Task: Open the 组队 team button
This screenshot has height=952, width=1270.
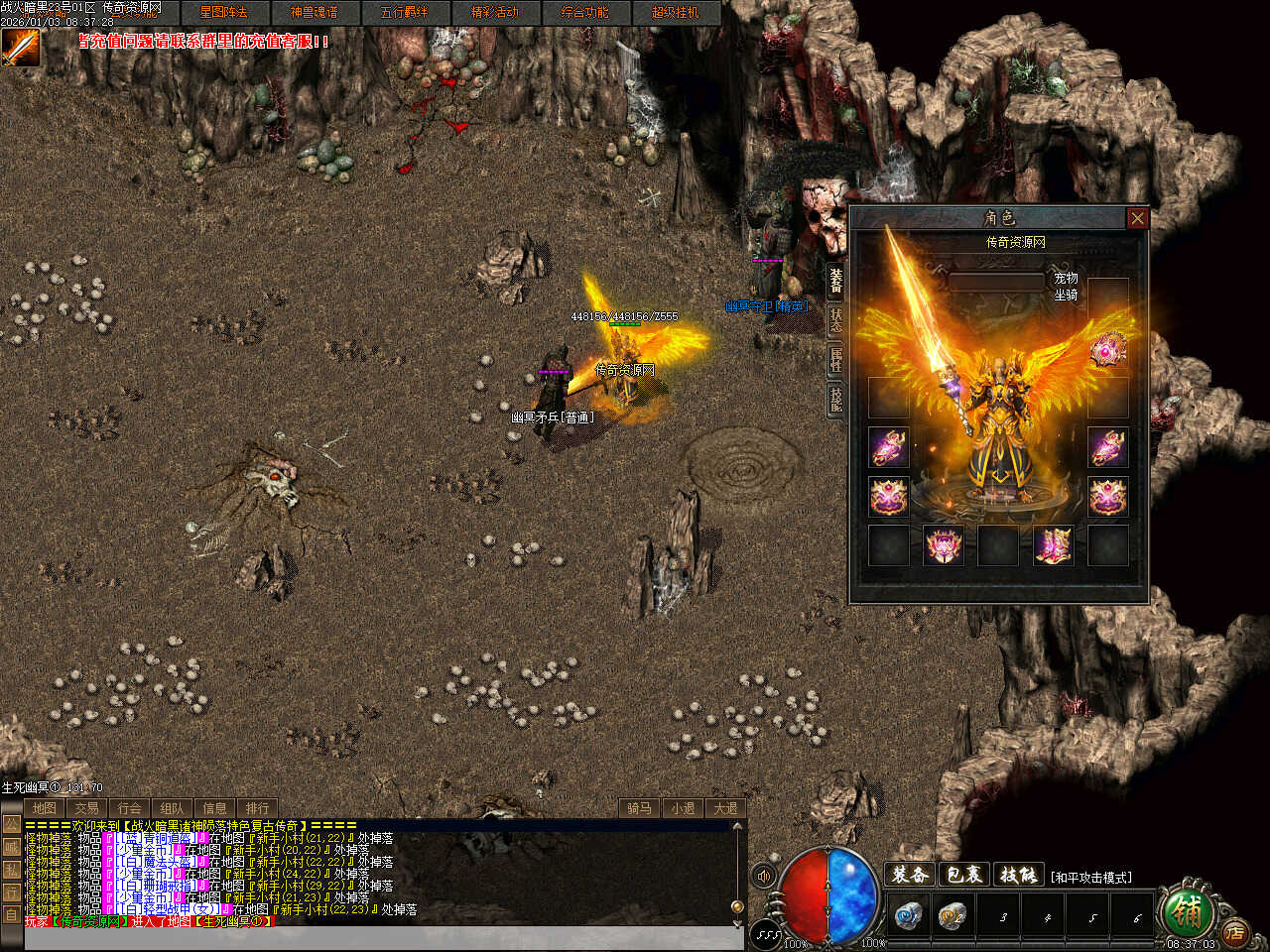Action: (x=173, y=808)
